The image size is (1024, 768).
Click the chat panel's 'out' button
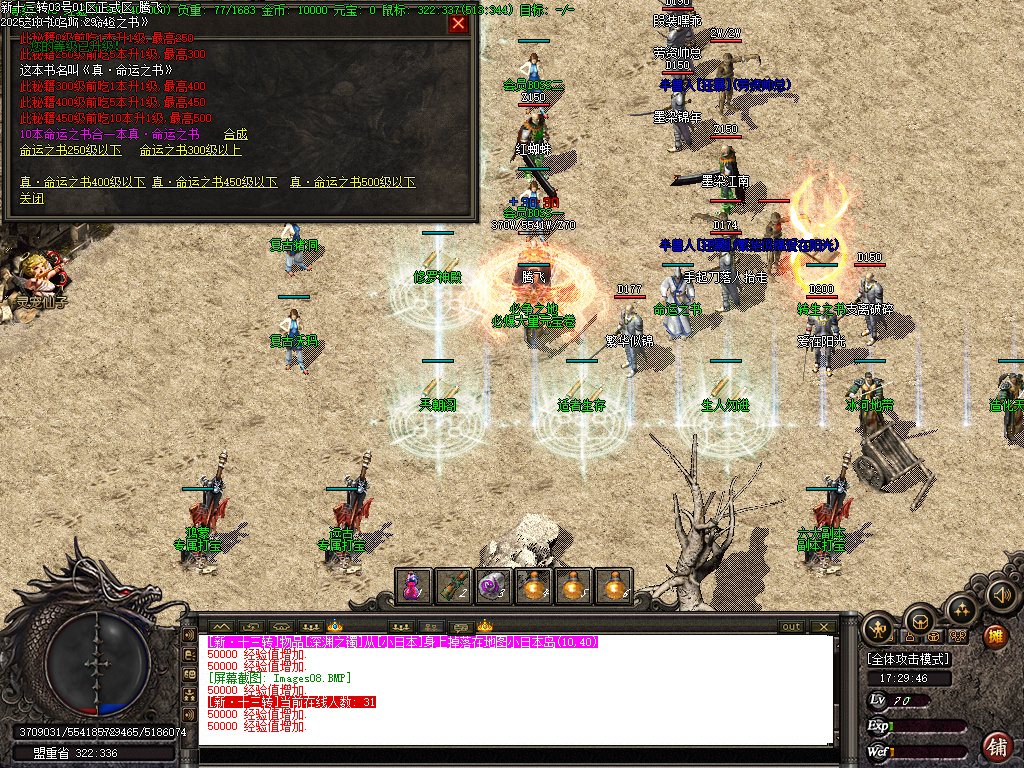point(791,626)
